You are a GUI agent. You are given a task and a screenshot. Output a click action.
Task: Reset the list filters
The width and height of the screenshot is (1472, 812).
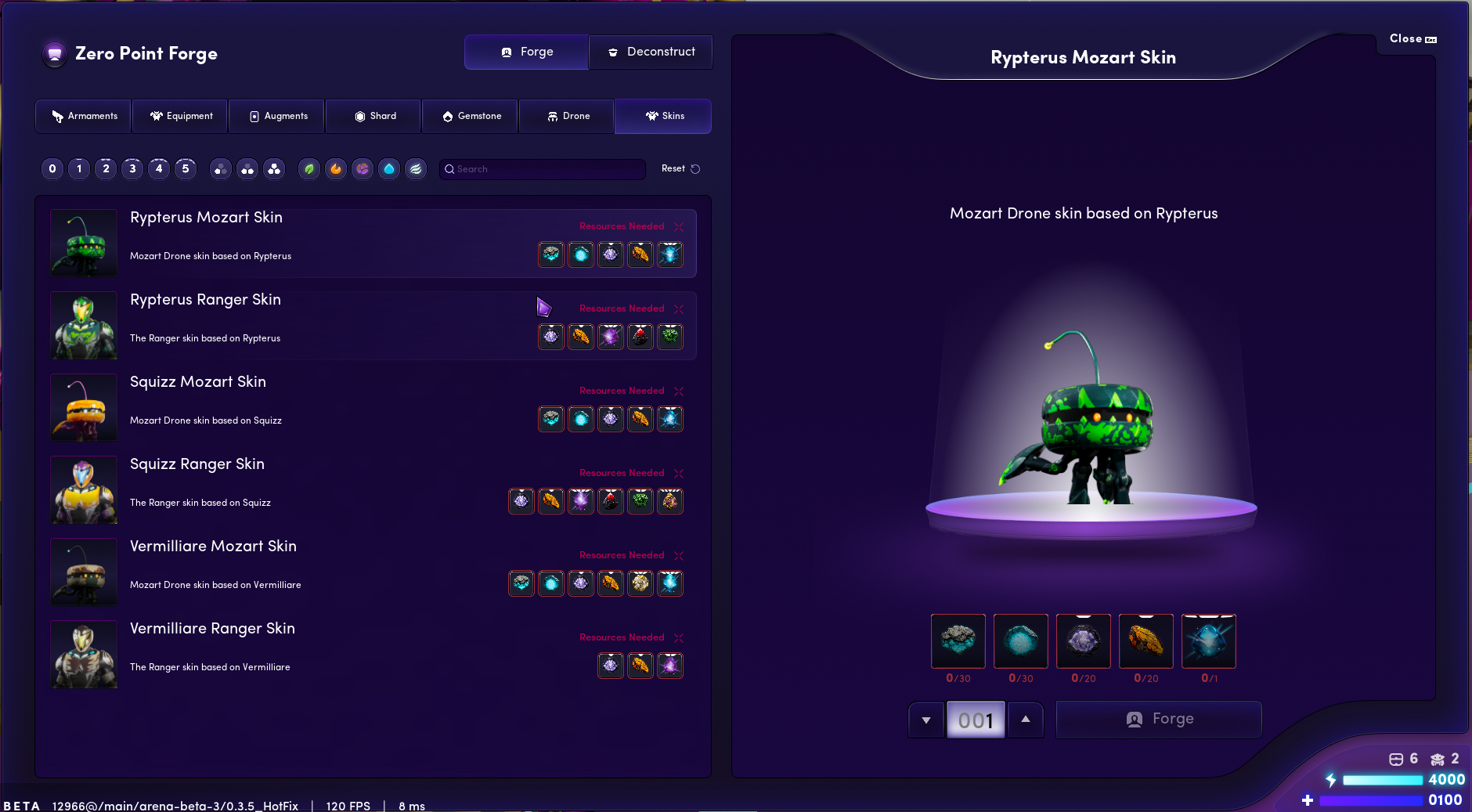(x=680, y=168)
